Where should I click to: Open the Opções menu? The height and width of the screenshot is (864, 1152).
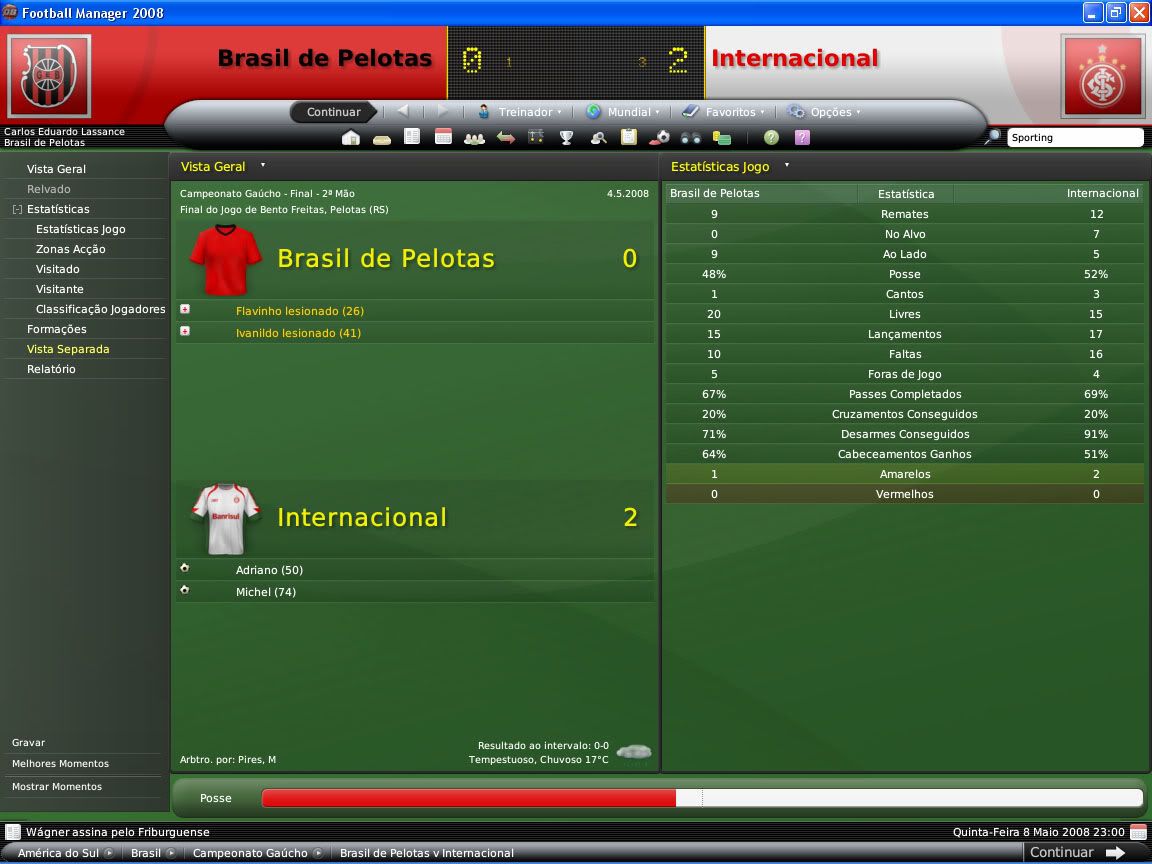[824, 112]
